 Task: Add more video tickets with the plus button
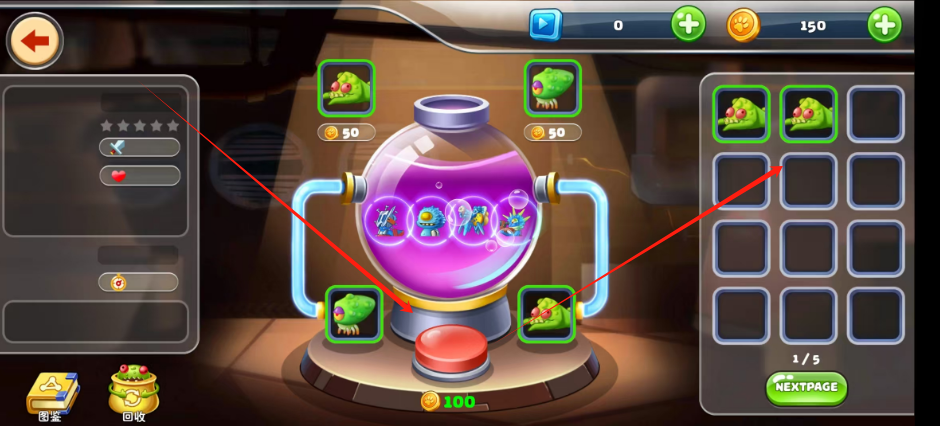click(x=688, y=24)
